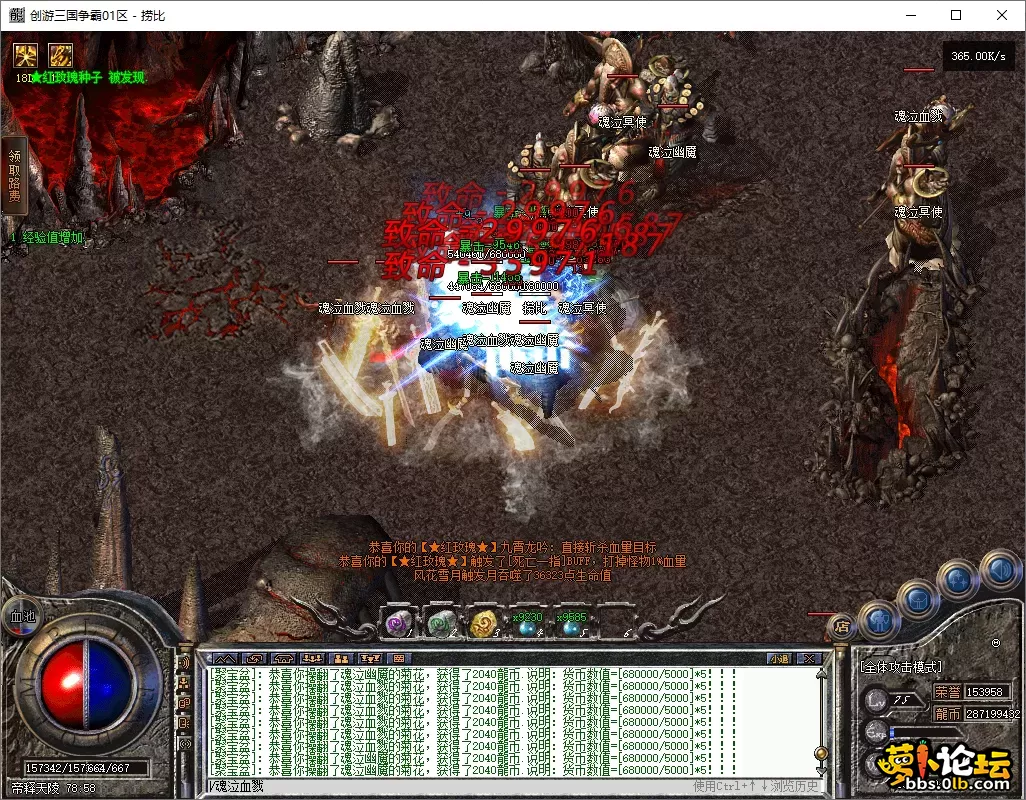
Task: Click the chat input field
Action: 450,787
